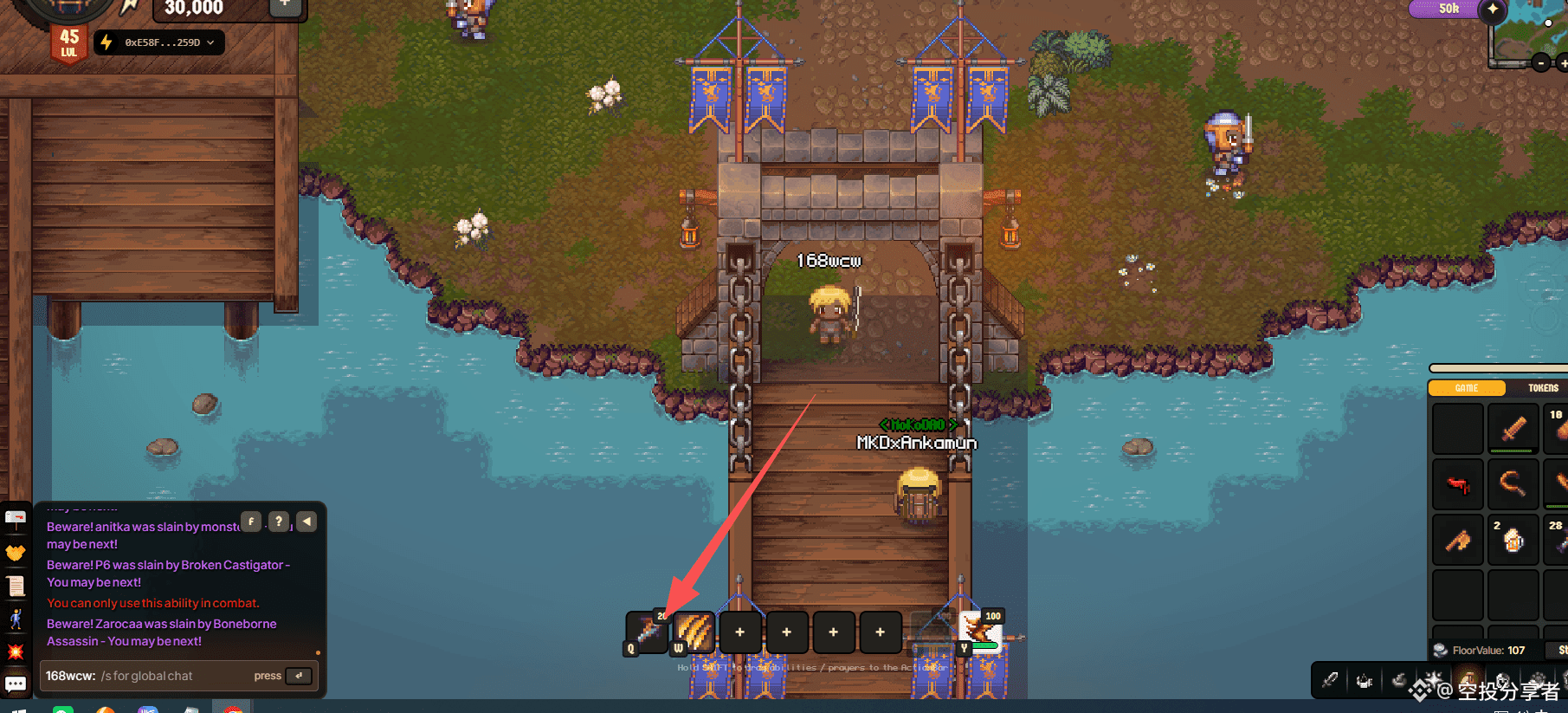Open the handshake icon in the sidebar
Viewport: 1568px width, 713px height.
tap(16, 552)
